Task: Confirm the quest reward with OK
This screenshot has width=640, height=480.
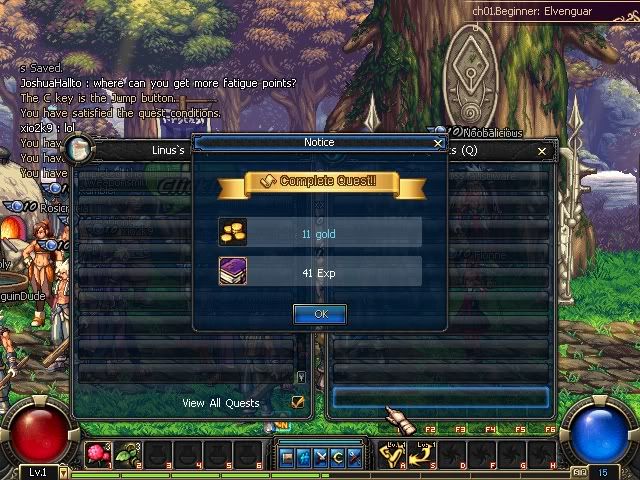Action: (320, 313)
